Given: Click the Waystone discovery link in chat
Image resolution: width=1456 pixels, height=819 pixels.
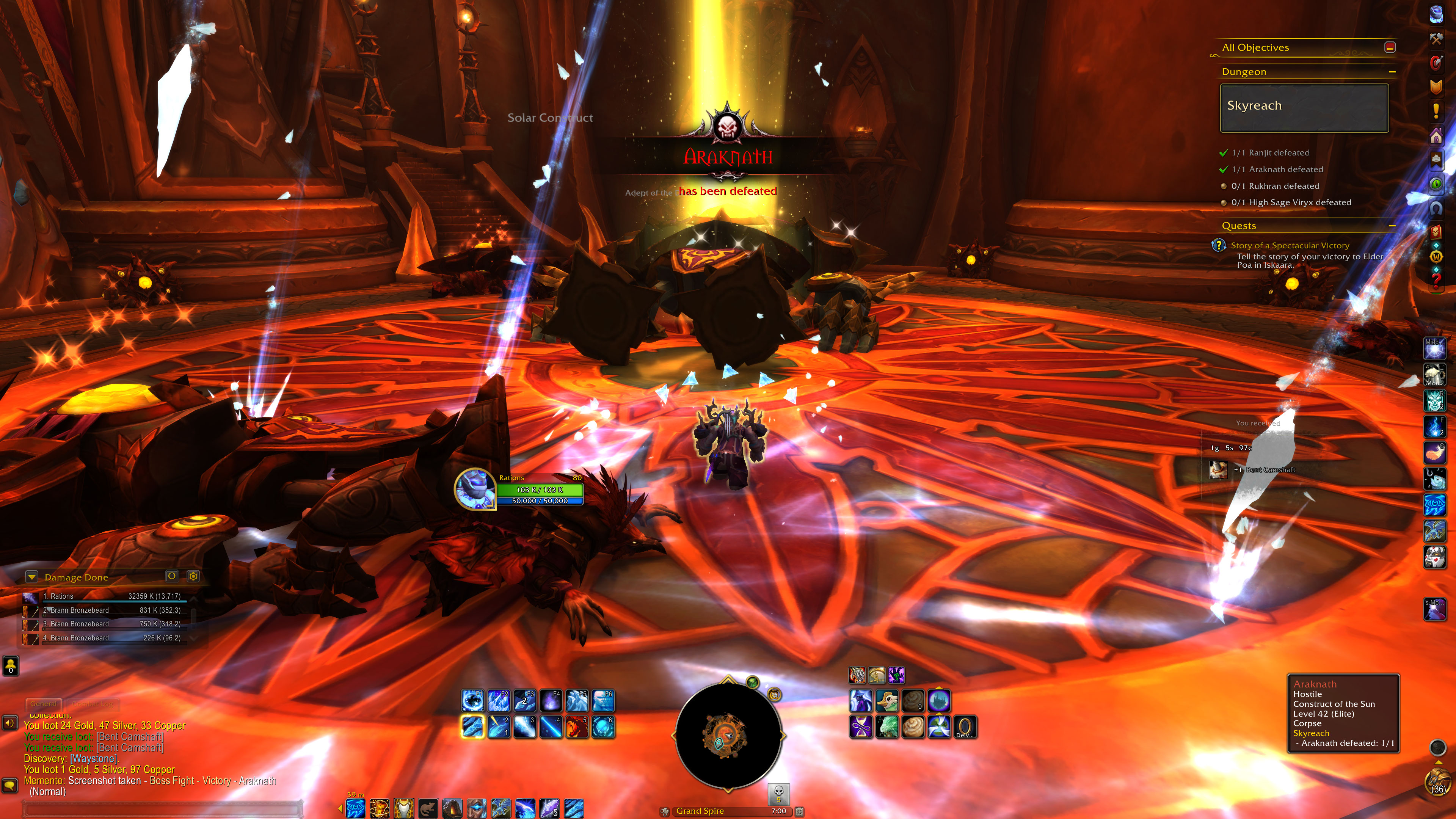Looking at the screenshot, I should (94, 758).
